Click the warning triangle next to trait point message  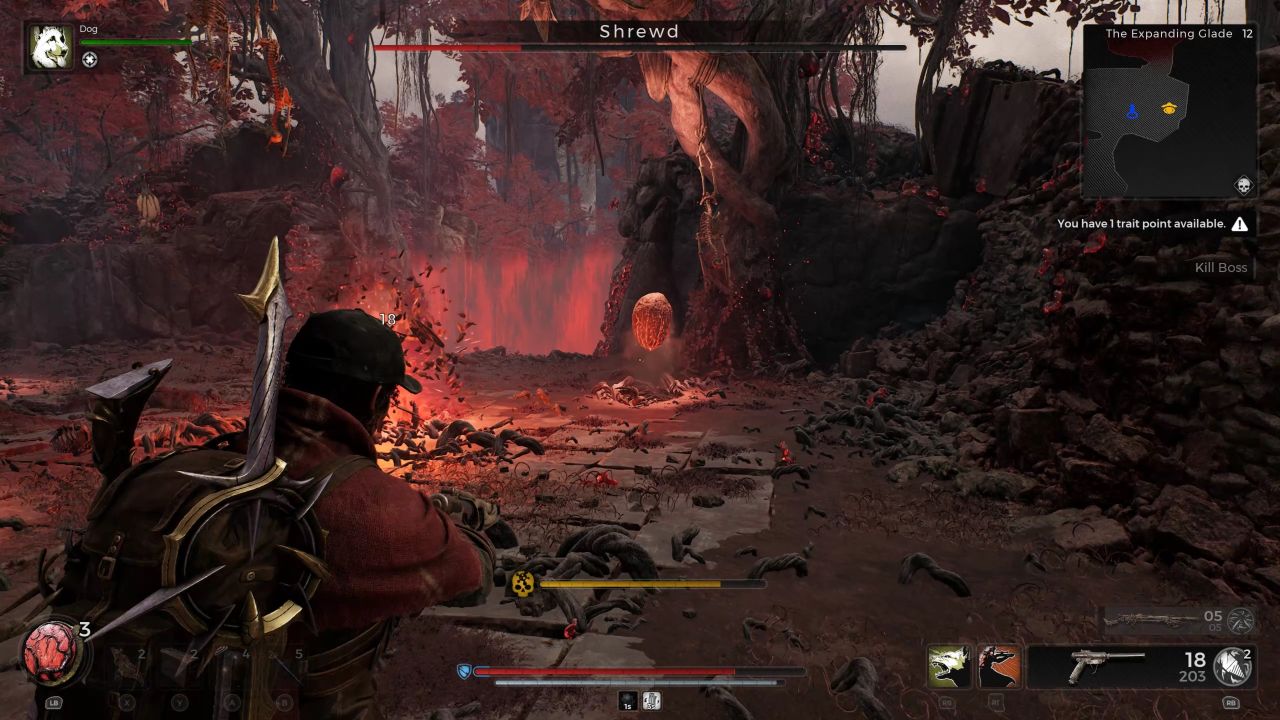pos(1238,224)
